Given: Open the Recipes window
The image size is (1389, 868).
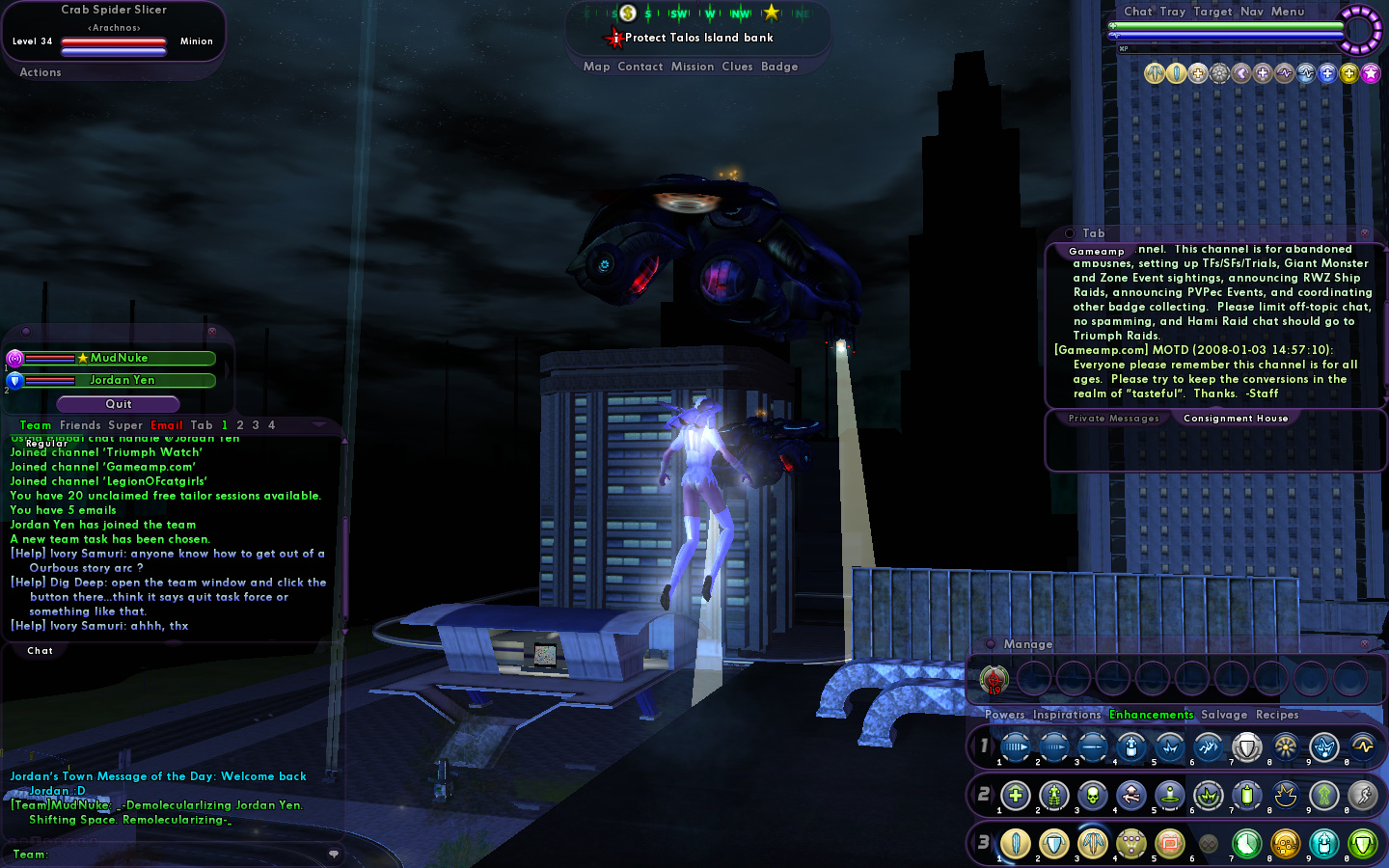Looking at the screenshot, I should 1277,715.
